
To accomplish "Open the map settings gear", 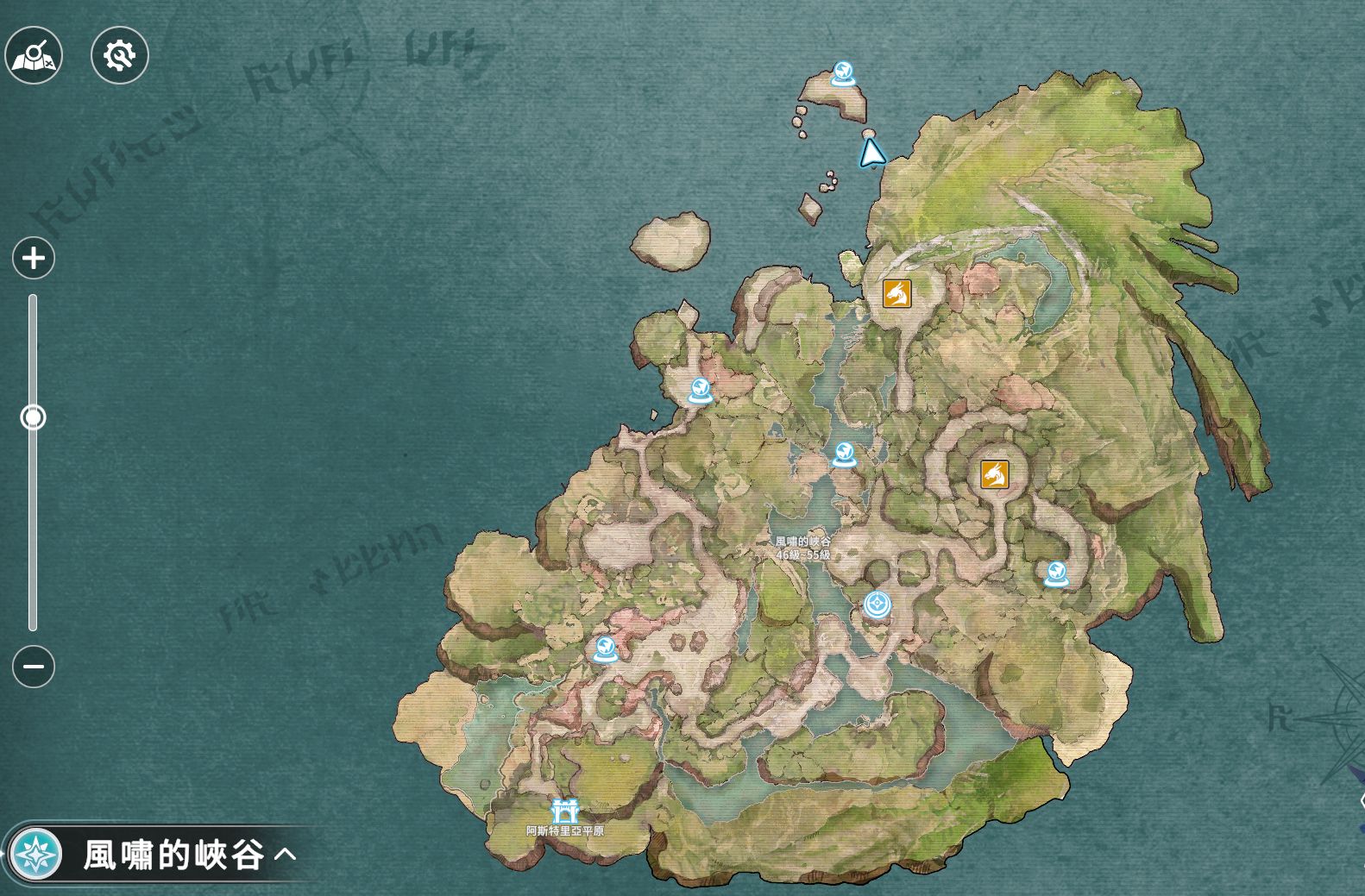I will (120, 56).
